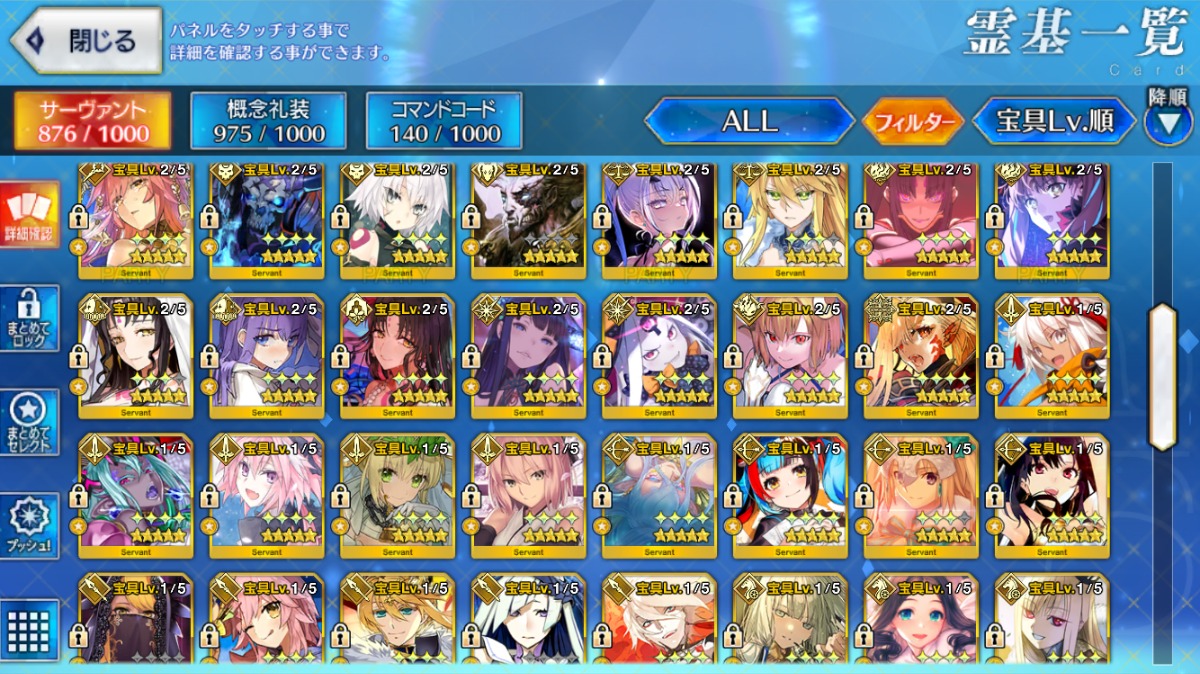The image size is (1200, 674).
Task: Open the 概念礼装 tab
Action: coord(268,122)
